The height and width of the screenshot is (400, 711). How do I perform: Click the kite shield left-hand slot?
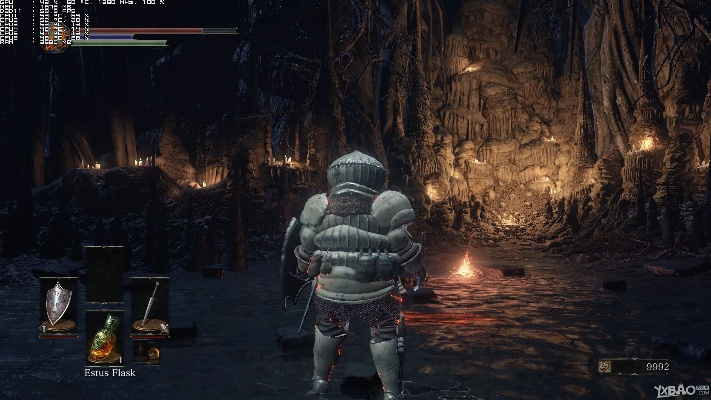[x=58, y=303]
